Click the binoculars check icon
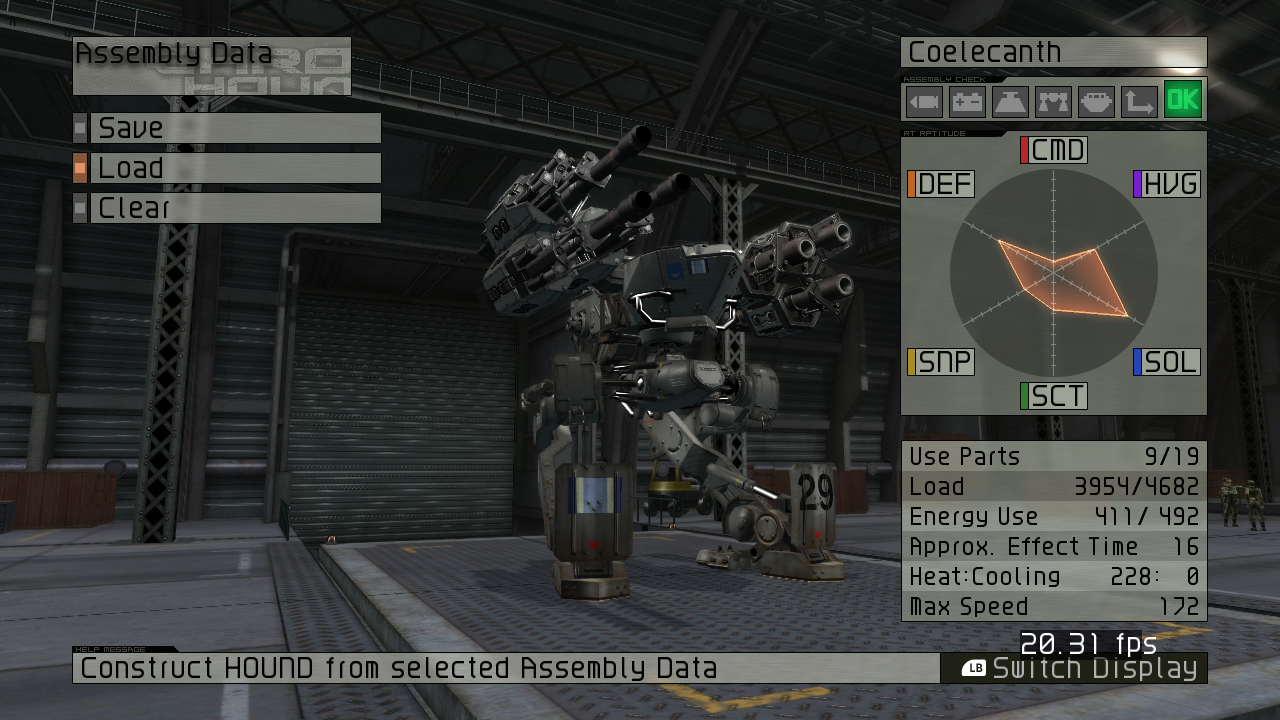Image resolution: width=1280 pixels, height=720 pixels. [1053, 102]
